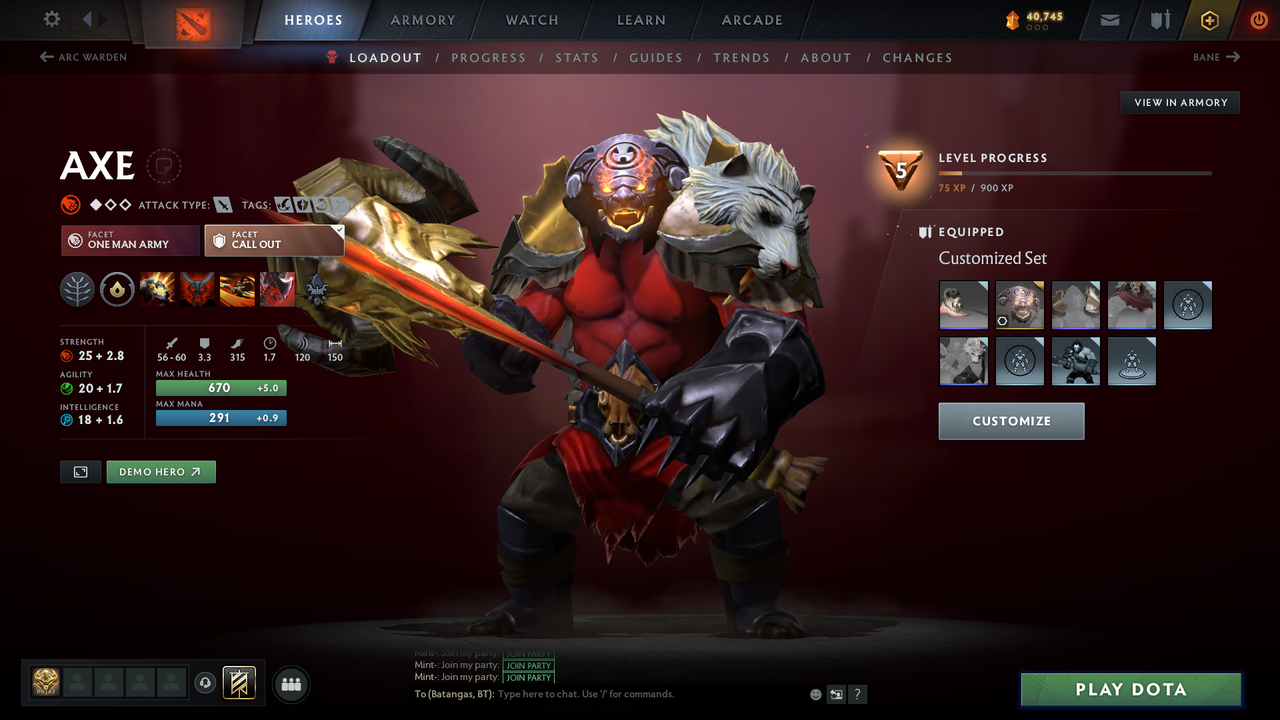Switch to the STATS tab
This screenshot has width=1280, height=720.
(x=577, y=57)
